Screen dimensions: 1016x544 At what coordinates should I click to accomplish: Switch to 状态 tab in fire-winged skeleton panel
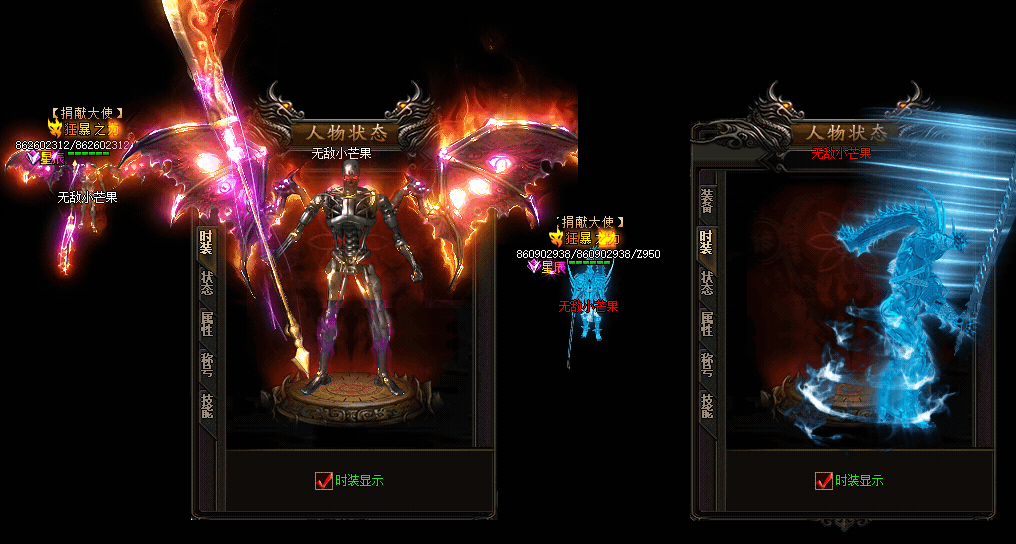point(206,283)
